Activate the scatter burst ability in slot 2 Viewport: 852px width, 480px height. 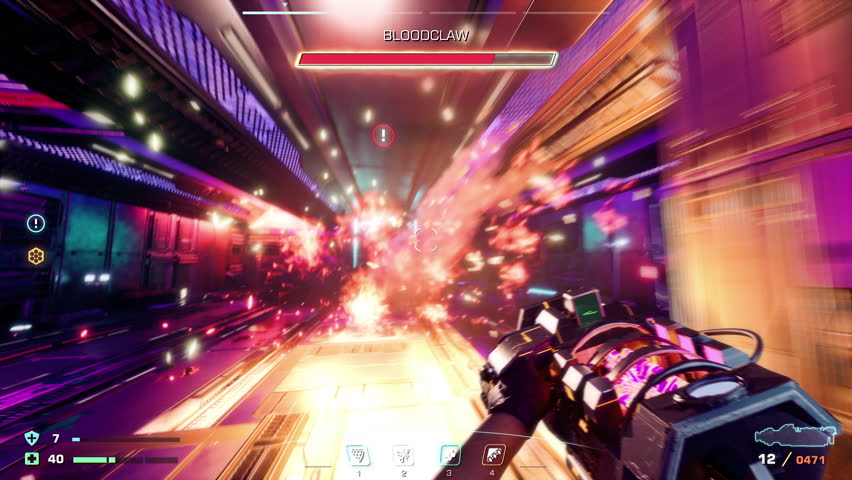tap(402, 455)
